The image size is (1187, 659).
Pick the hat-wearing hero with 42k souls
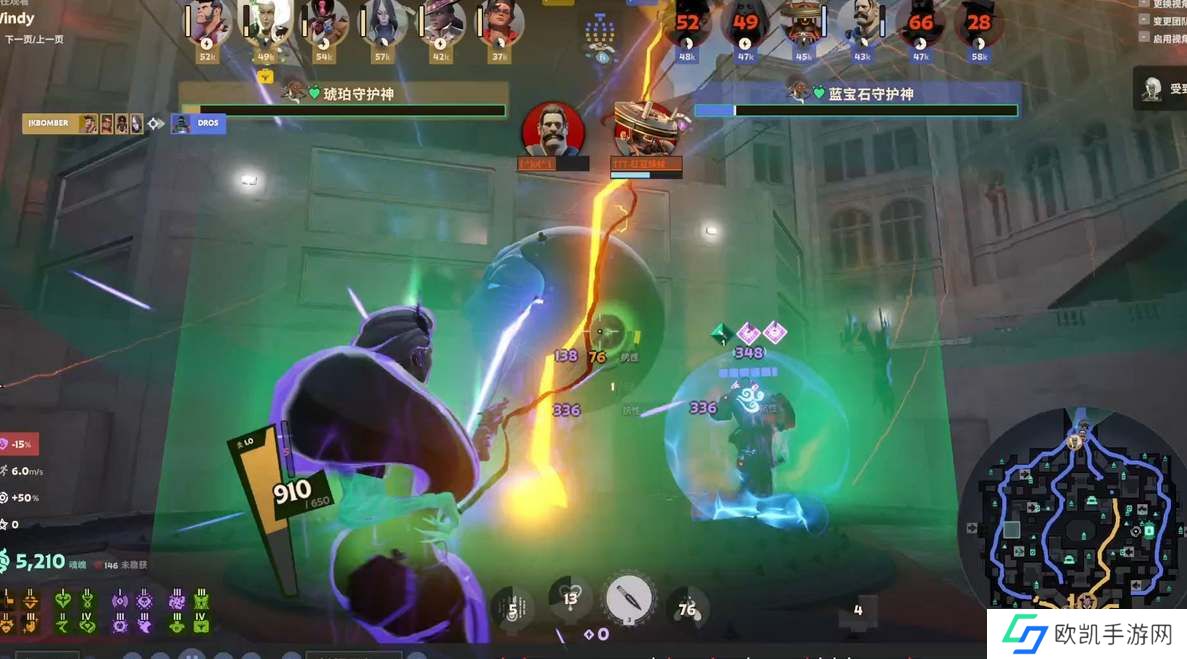coord(441,22)
